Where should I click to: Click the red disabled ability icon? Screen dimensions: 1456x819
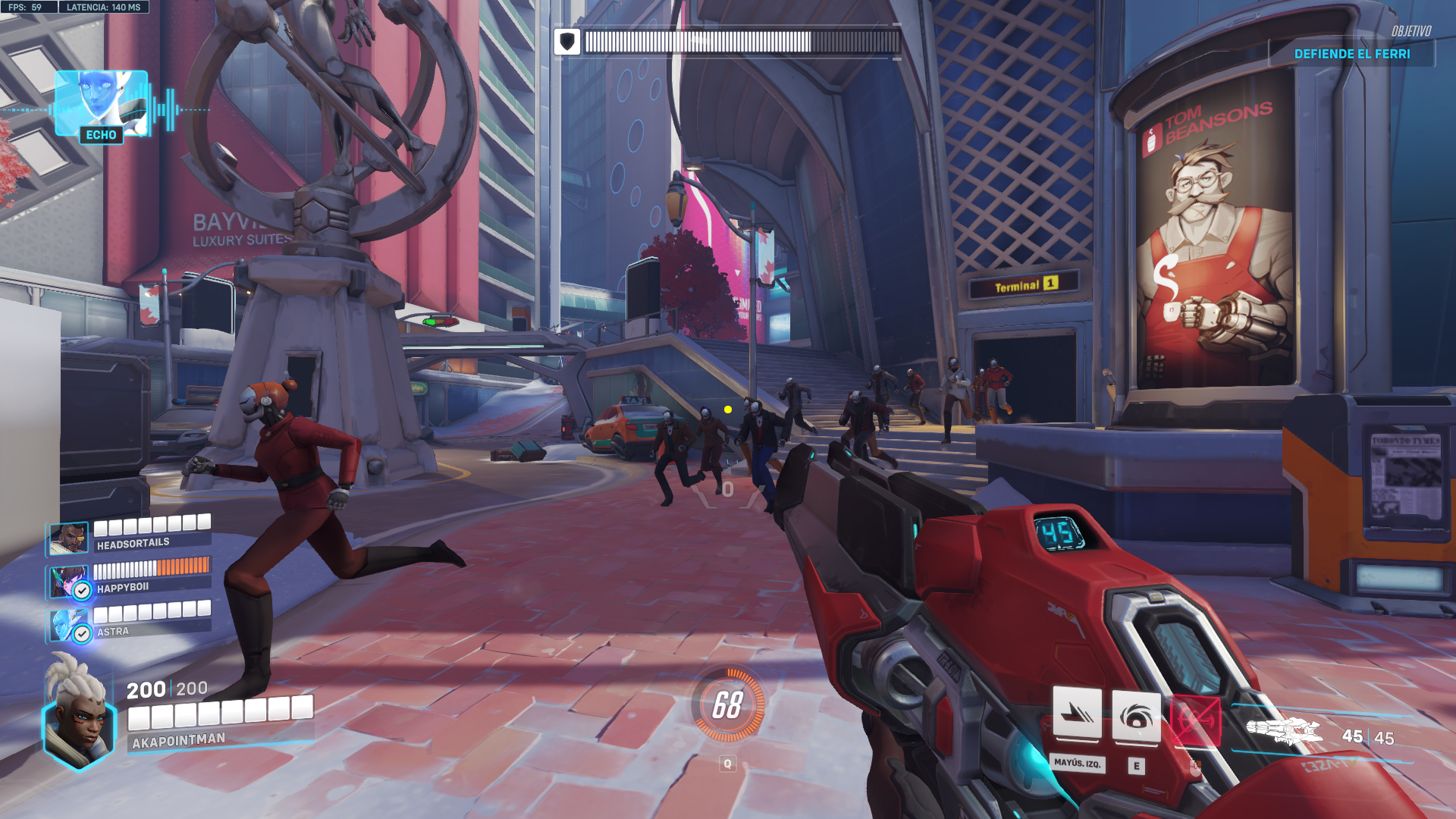(1195, 719)
